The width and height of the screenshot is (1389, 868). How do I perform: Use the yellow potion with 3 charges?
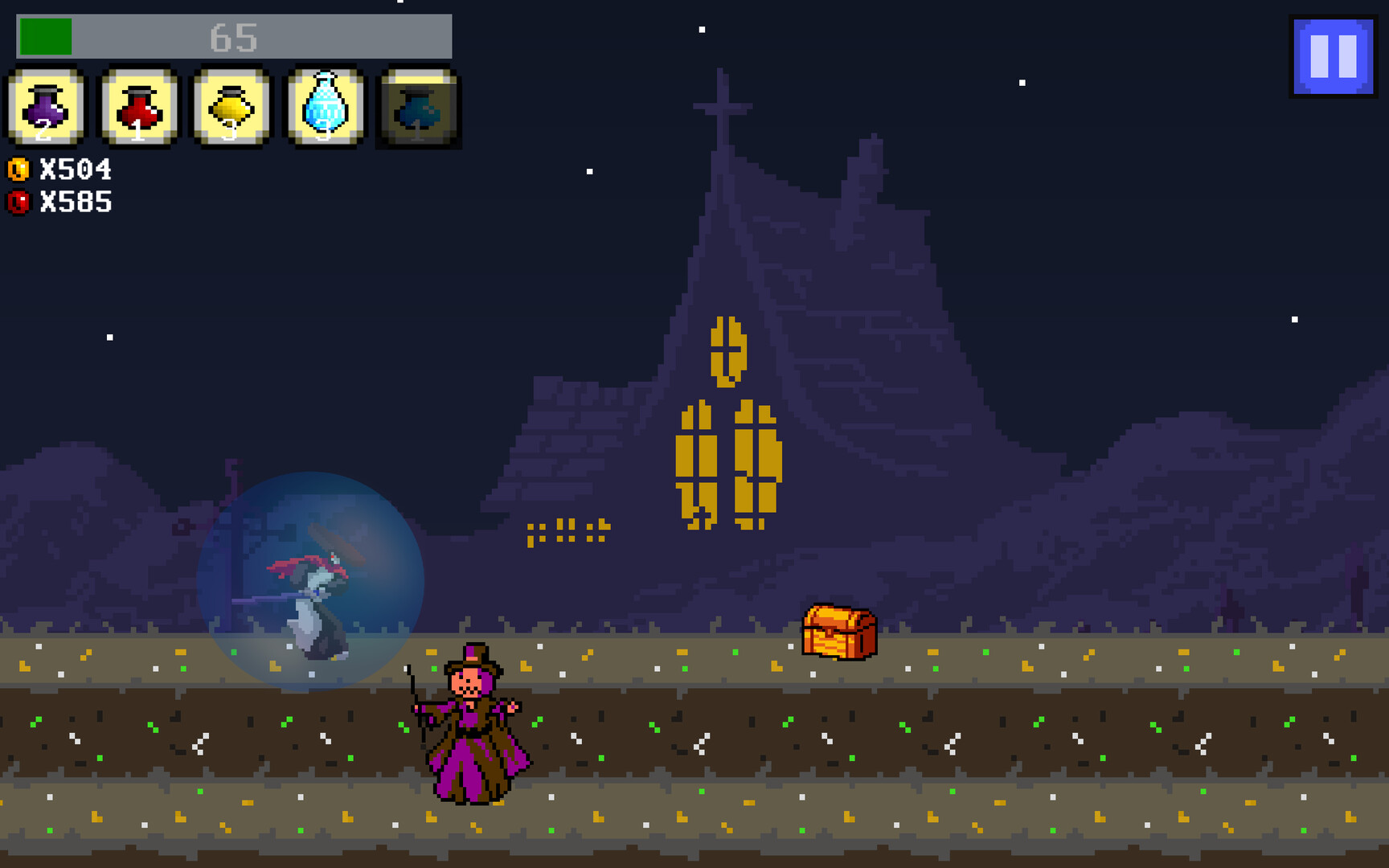230,108
